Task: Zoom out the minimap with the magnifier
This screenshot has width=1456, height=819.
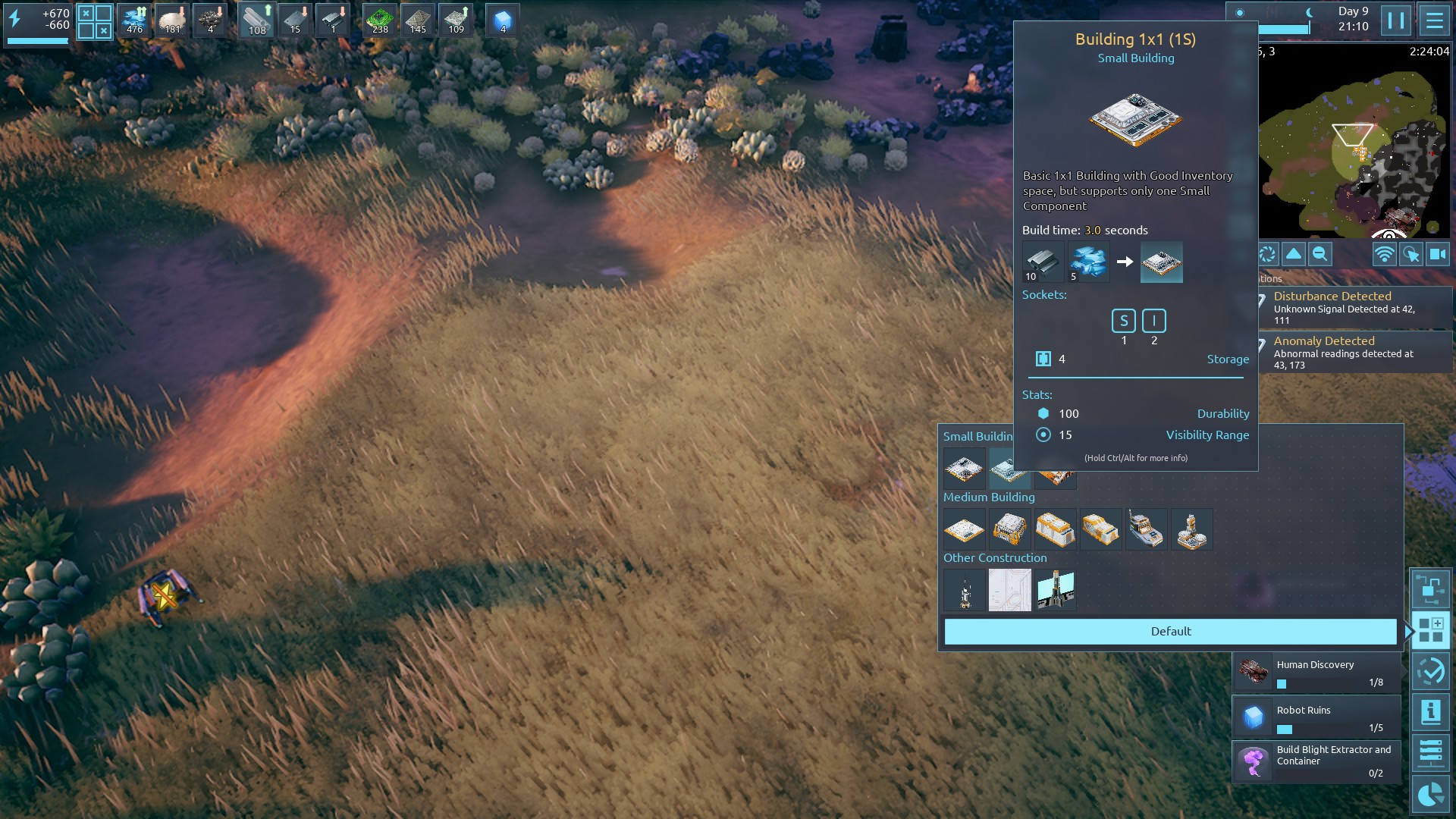Action: 1319,255
